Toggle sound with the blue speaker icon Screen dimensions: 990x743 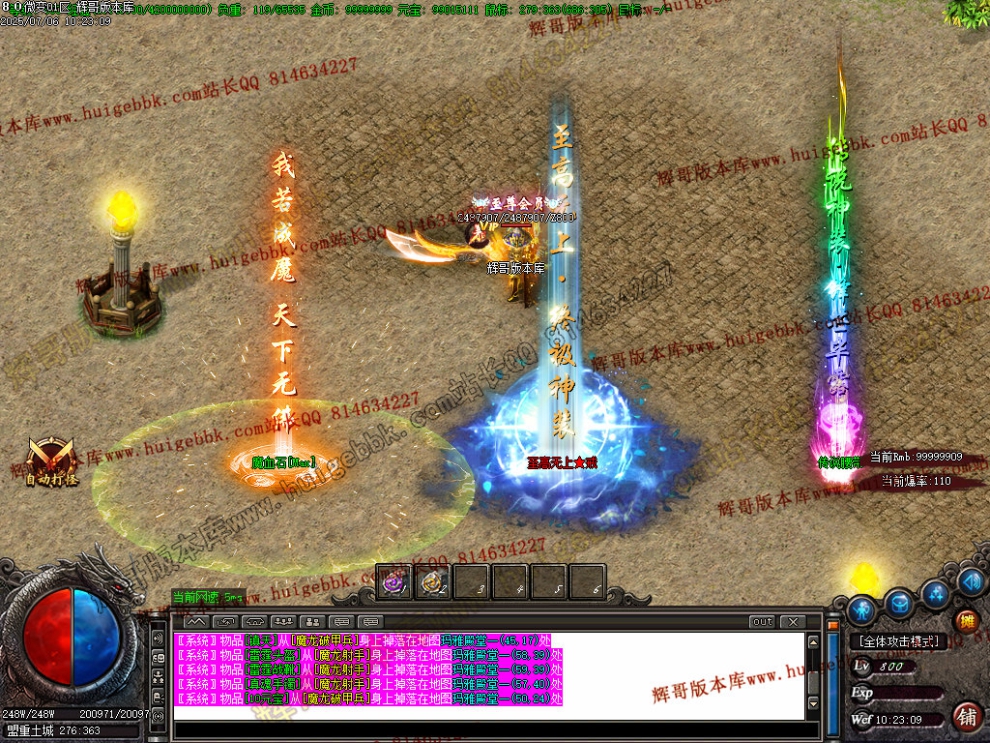(x=971, y=581)
